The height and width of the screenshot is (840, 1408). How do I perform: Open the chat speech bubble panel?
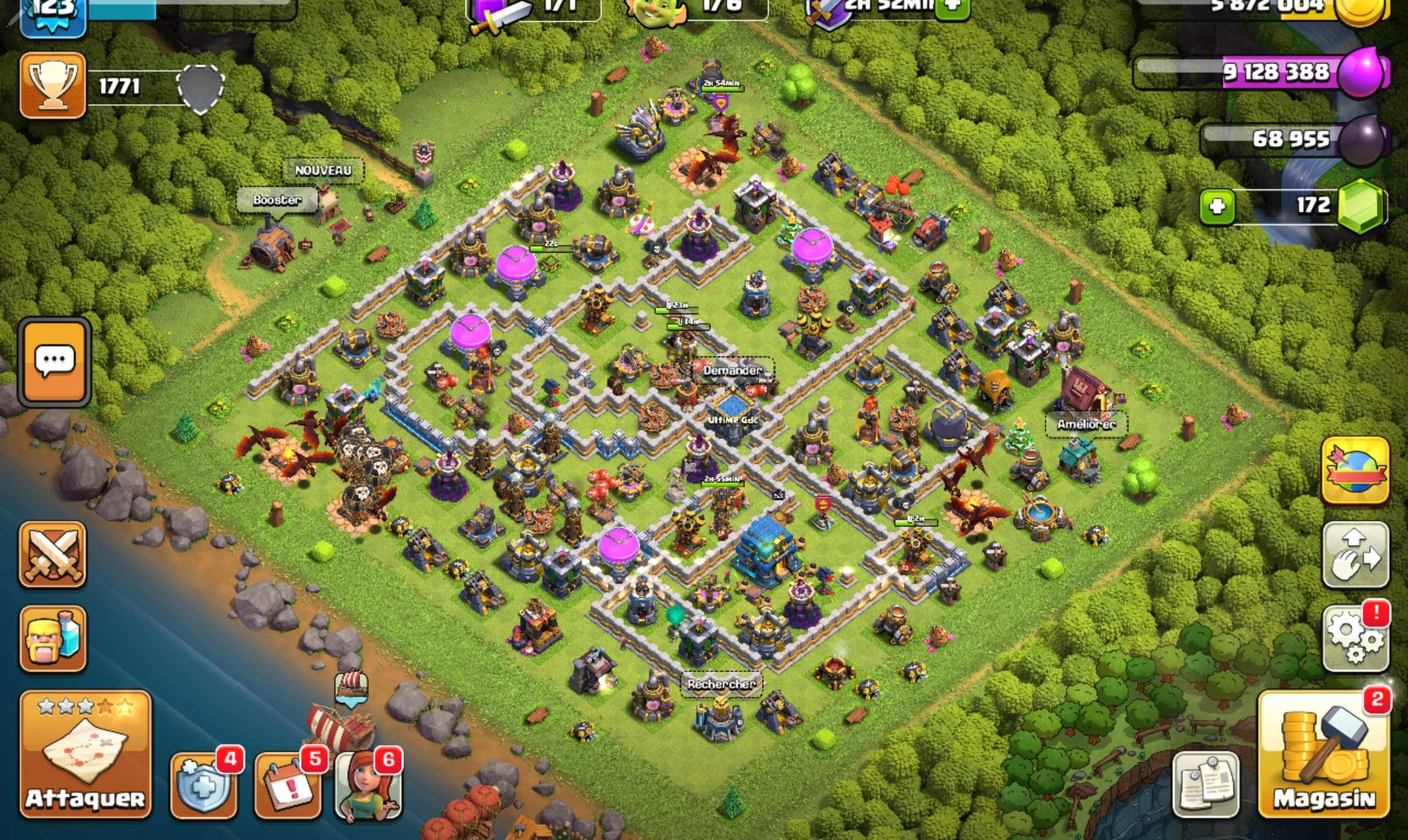(x=54, y=362)
